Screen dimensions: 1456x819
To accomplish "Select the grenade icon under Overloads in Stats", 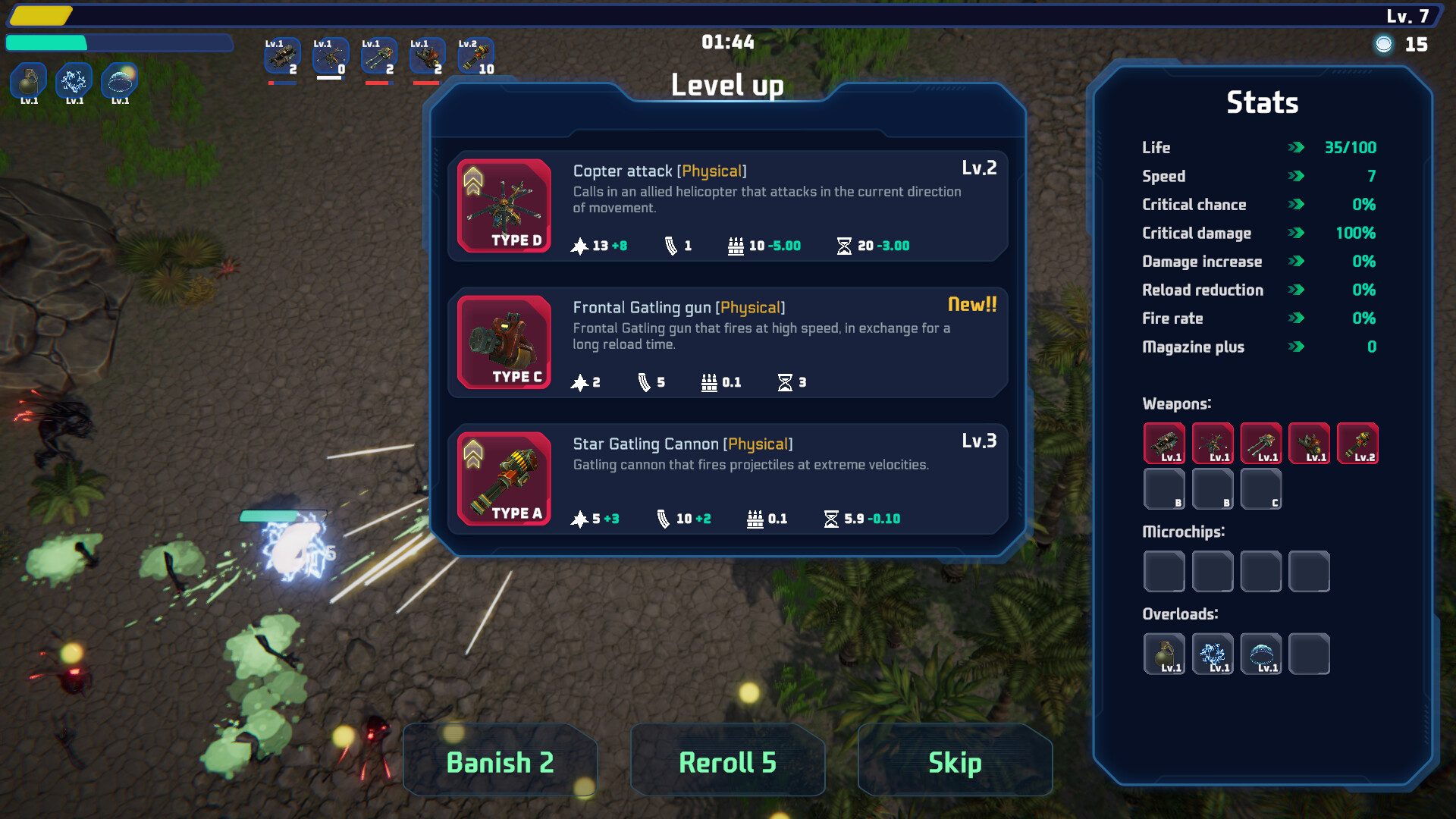I will (1164, 653).
